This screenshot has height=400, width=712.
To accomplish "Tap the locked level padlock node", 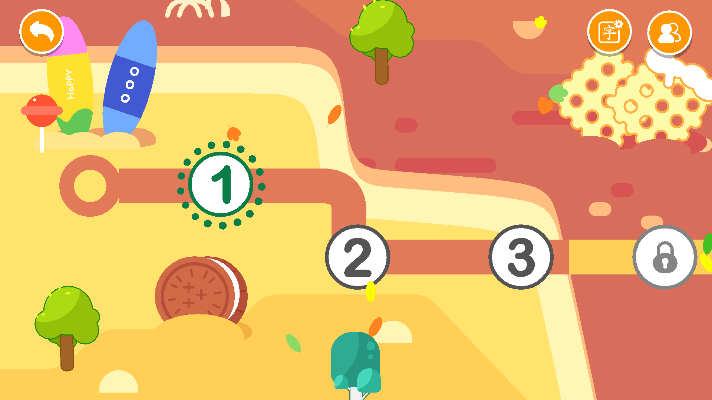I will [x=665, y=257].
